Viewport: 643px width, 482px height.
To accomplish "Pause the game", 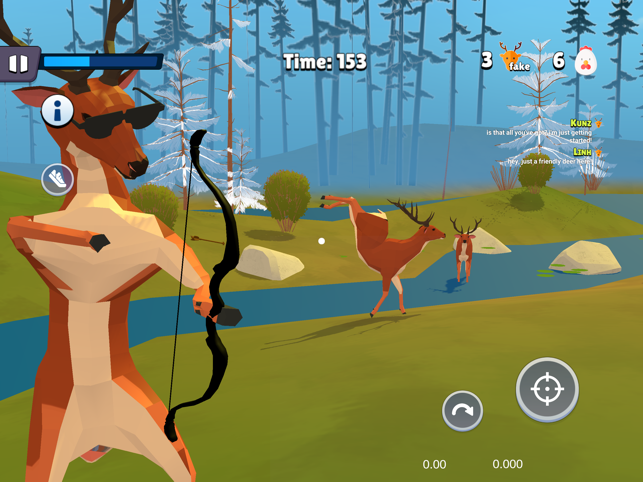I will tap(18, 64).
